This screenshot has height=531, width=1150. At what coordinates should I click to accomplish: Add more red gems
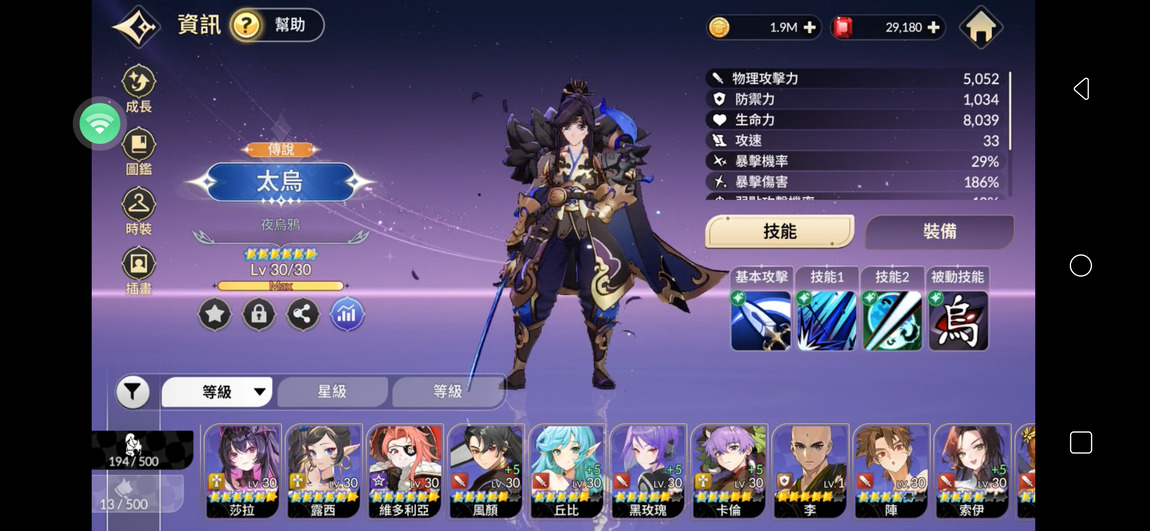pos(933,28)
